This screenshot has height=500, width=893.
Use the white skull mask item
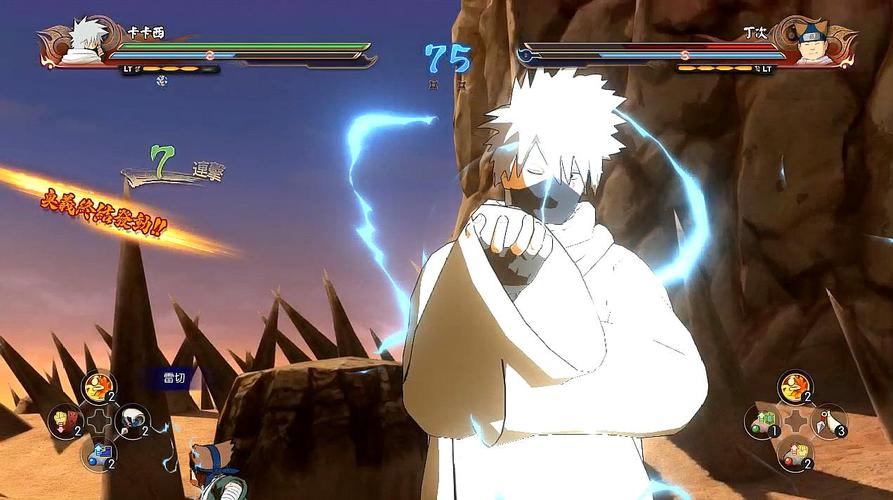point(131,420)
